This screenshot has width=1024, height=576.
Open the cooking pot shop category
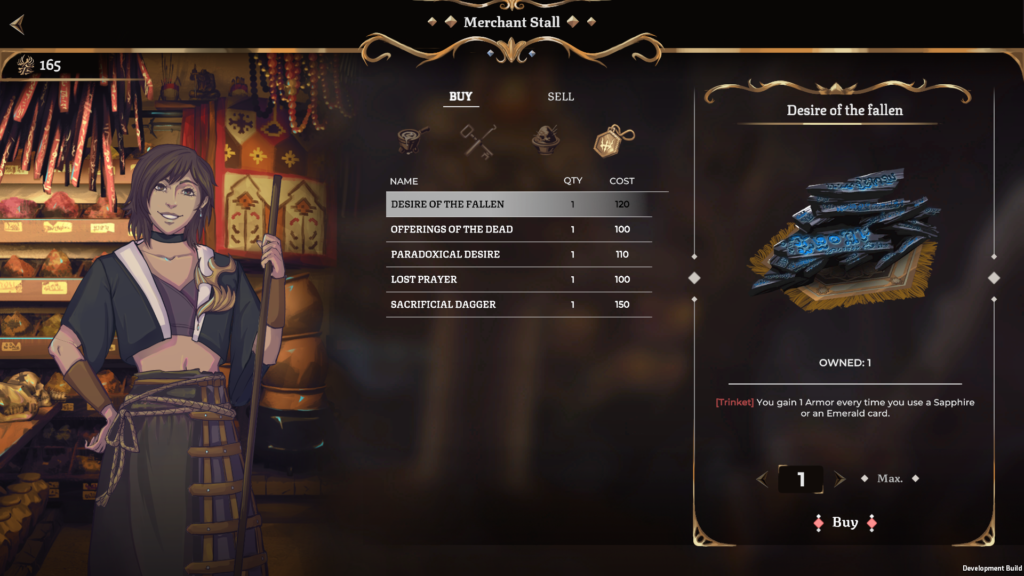(412, 140)
